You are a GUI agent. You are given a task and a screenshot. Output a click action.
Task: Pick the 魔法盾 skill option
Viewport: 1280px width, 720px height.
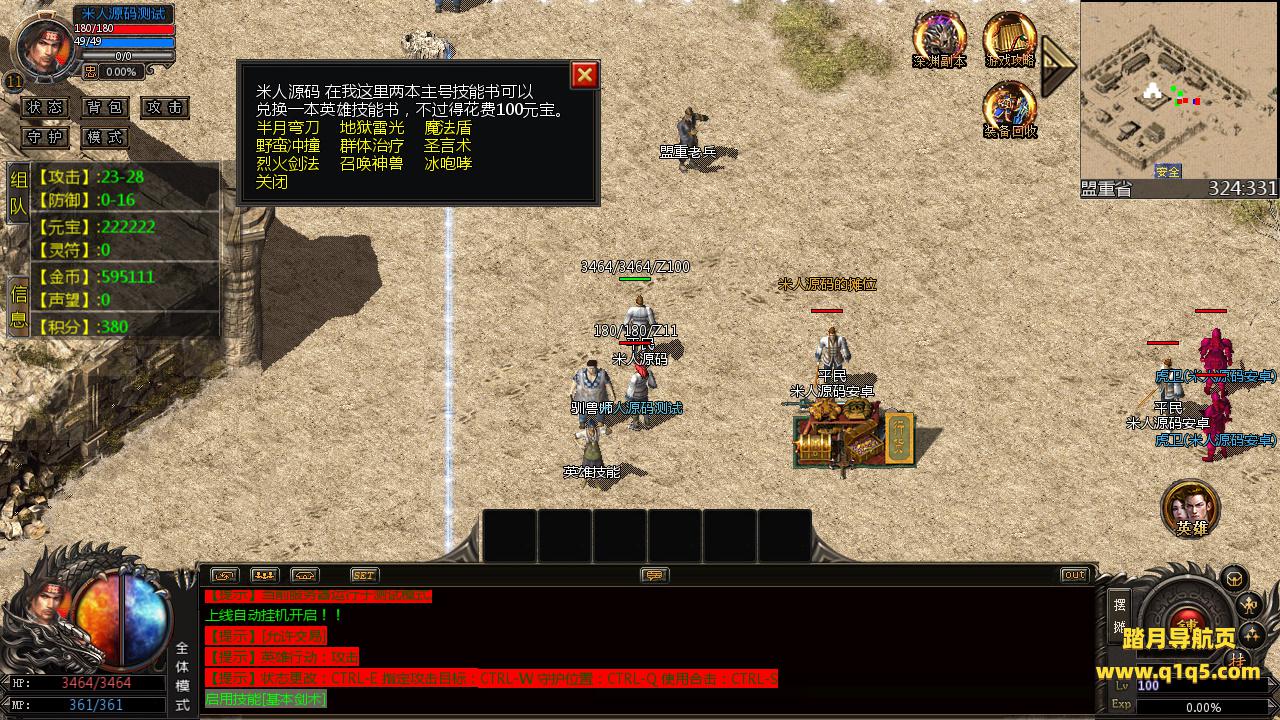click(x=447, y=128)
